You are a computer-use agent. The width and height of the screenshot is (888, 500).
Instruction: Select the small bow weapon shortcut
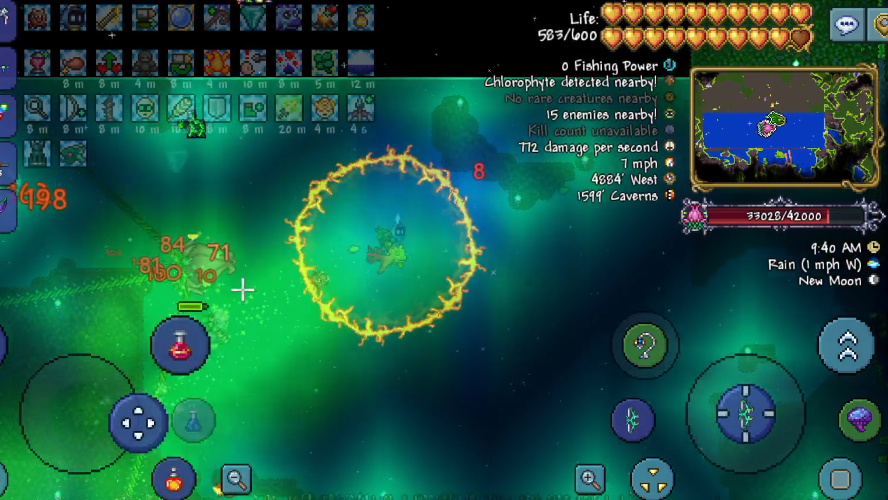point(633,420)
